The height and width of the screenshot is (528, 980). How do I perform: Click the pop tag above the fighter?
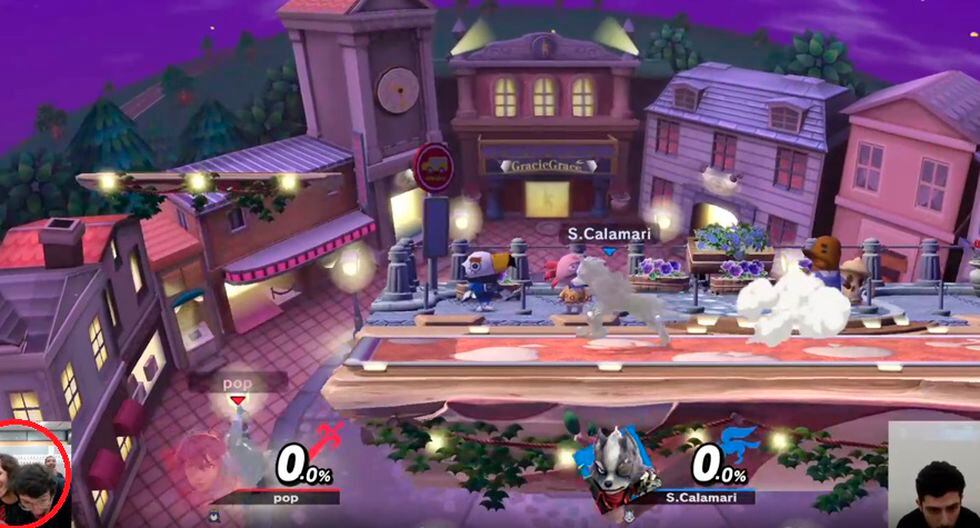pos(236,383)
